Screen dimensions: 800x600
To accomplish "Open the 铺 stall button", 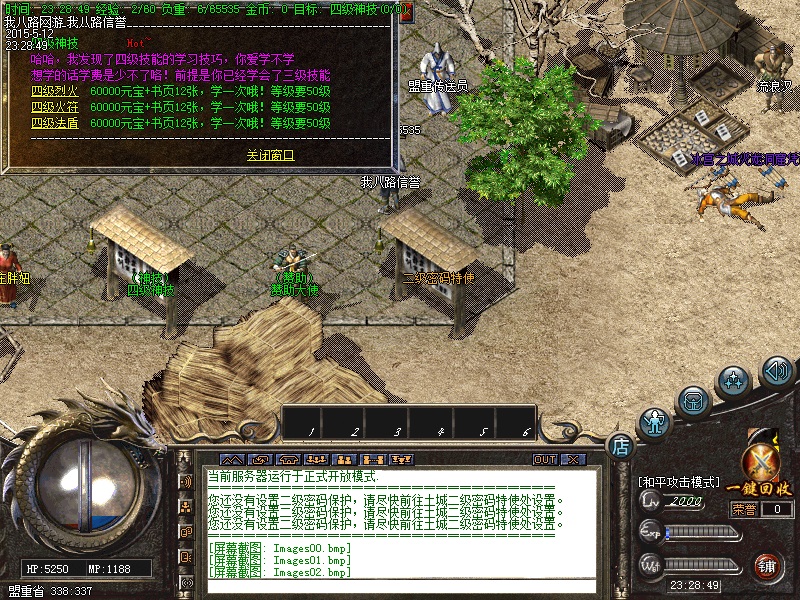I will point(768,566).
